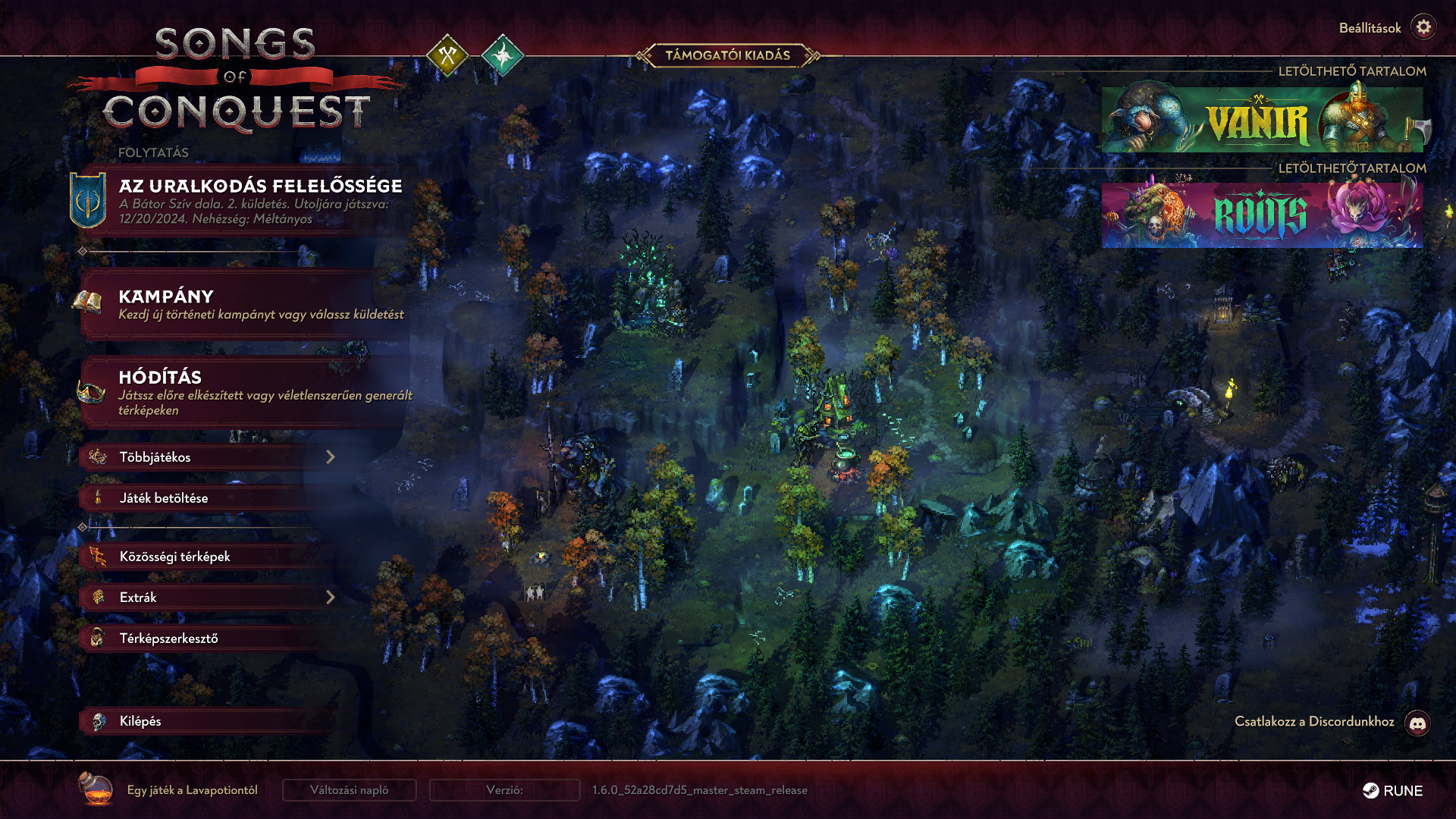Open Beállítások gear settings
Image resolution: width=1456 pixels, height=819 pixels.
[1423, 27]
